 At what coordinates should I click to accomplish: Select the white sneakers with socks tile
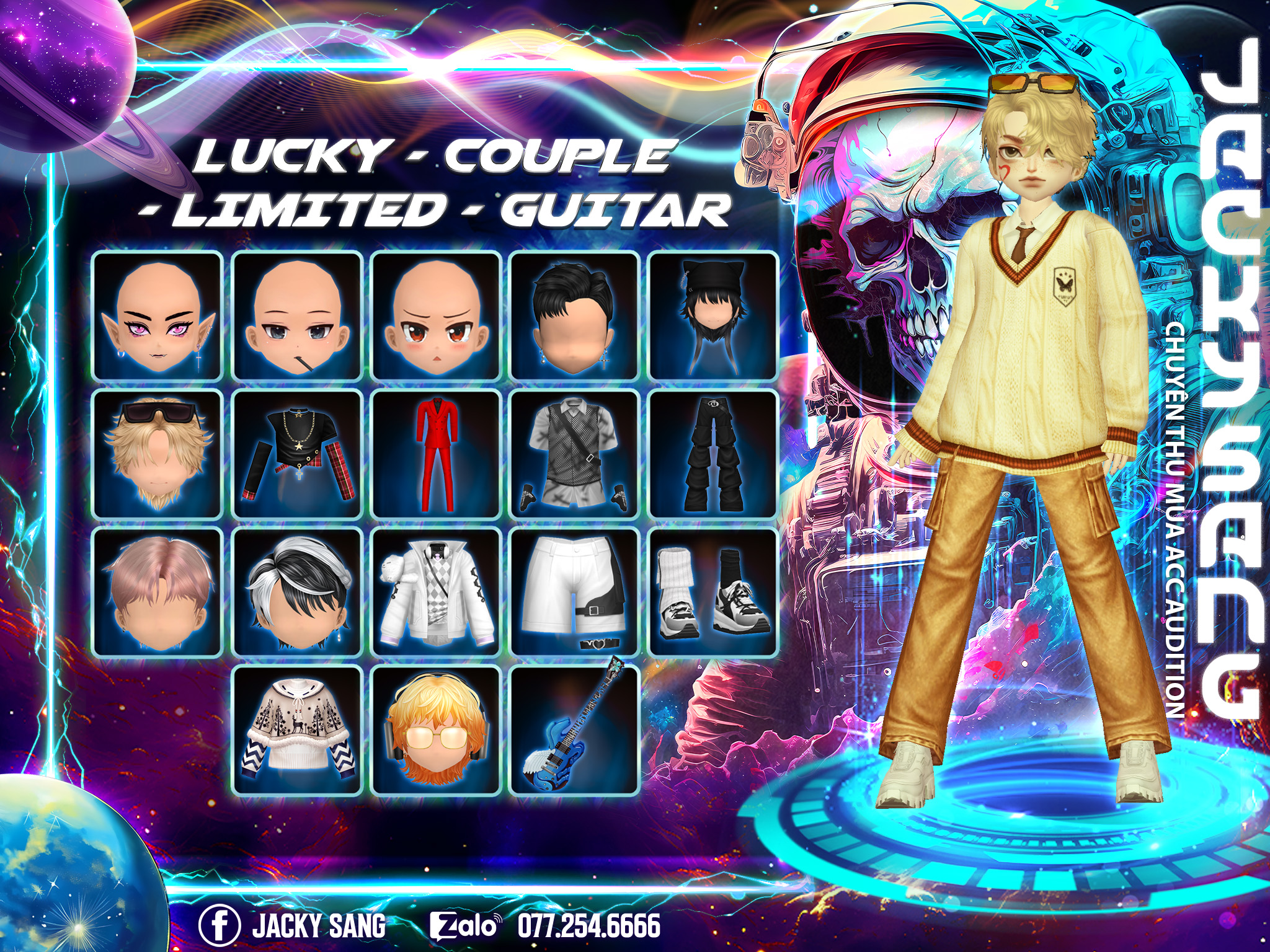point(713,593)
